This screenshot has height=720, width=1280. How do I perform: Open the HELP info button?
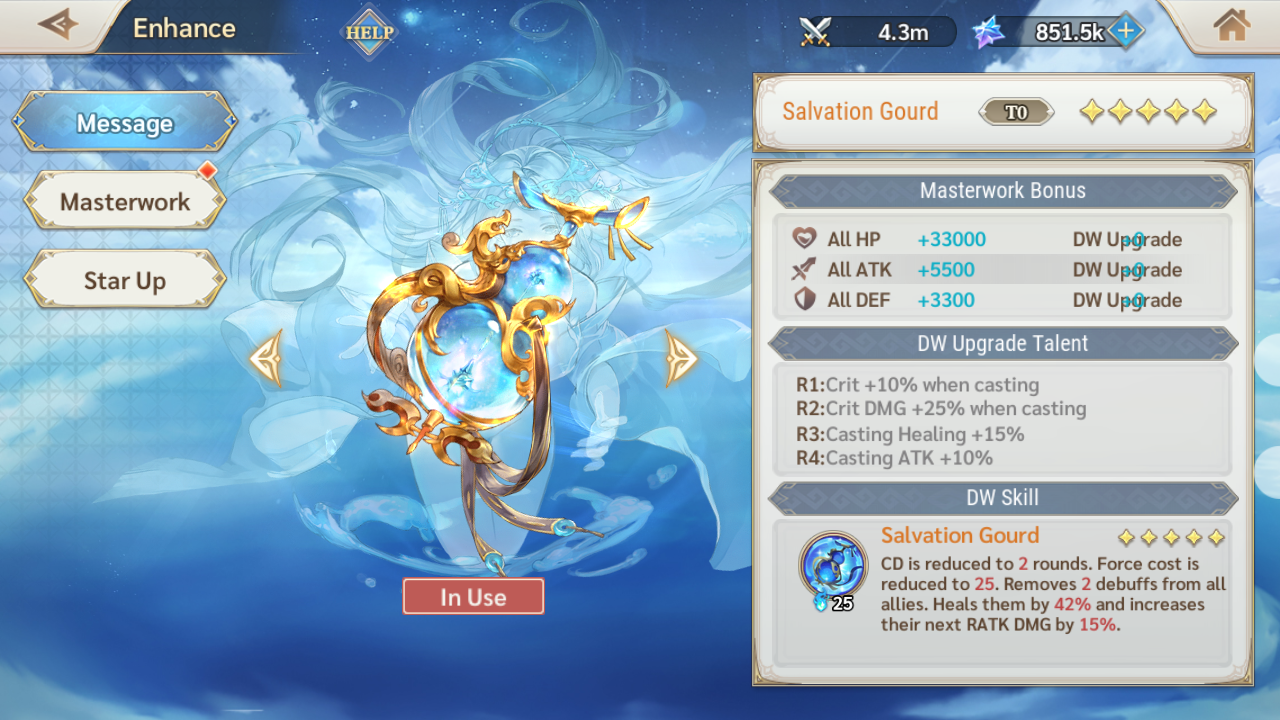pyautogui.click(x=370, y=32)
